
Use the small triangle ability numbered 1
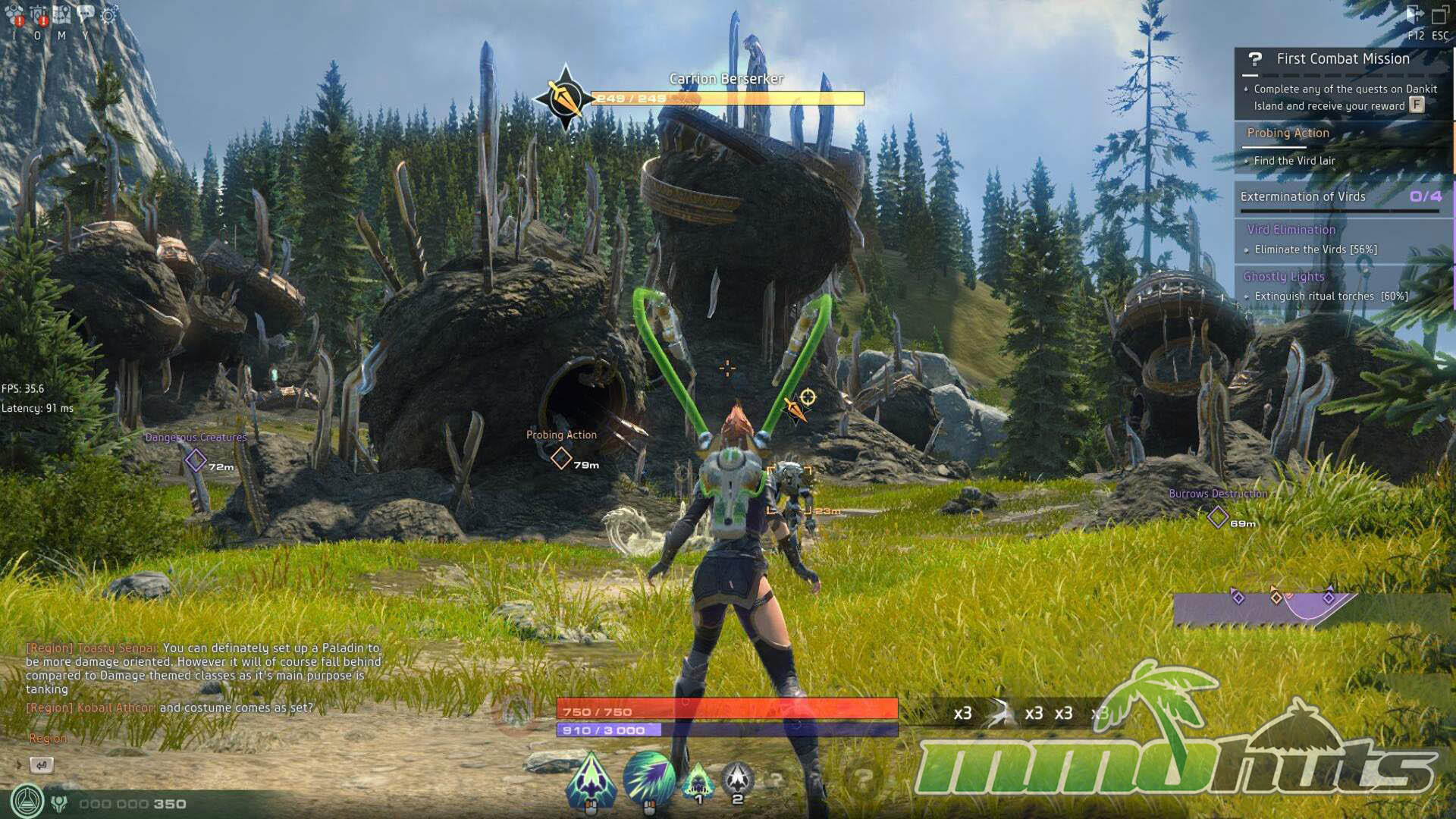coord(698,780)
